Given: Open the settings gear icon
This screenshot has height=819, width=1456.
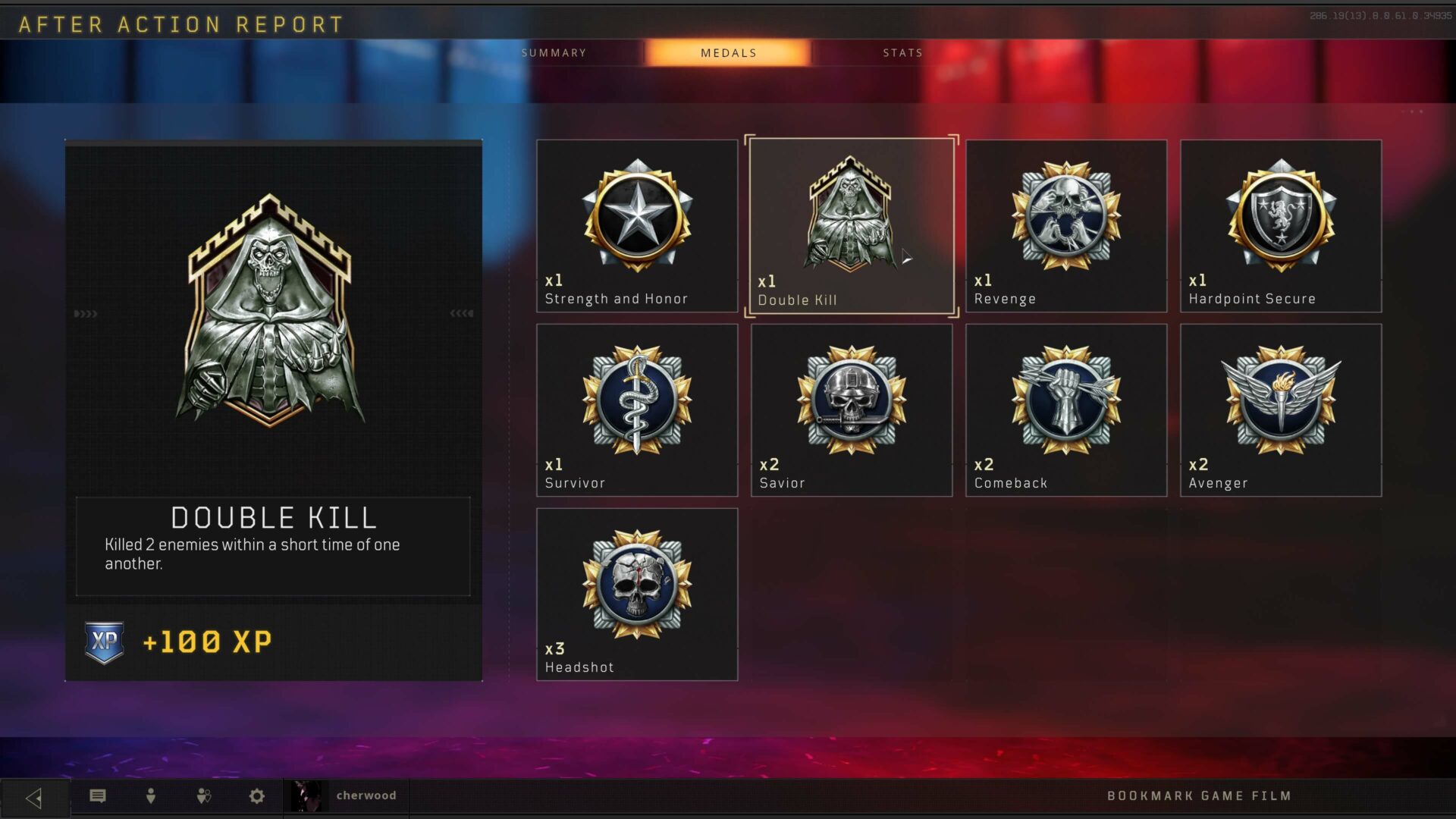Looking at the screenshot, I should click(257, 796).
